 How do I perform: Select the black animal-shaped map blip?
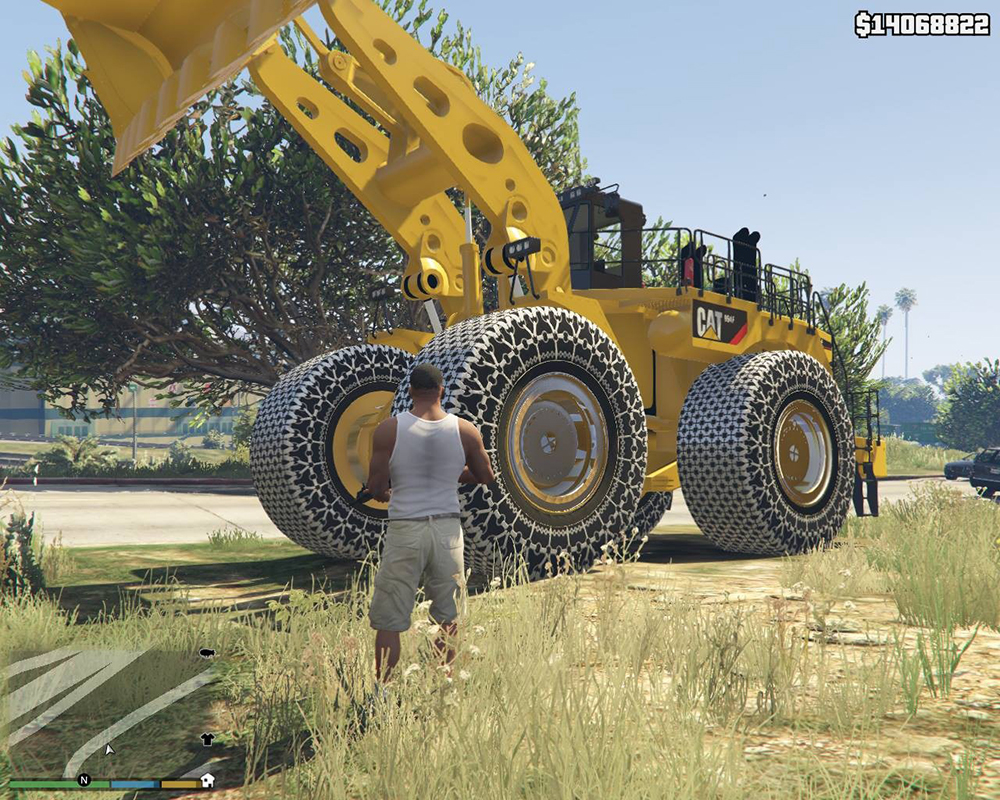click(x=207, y=653)
